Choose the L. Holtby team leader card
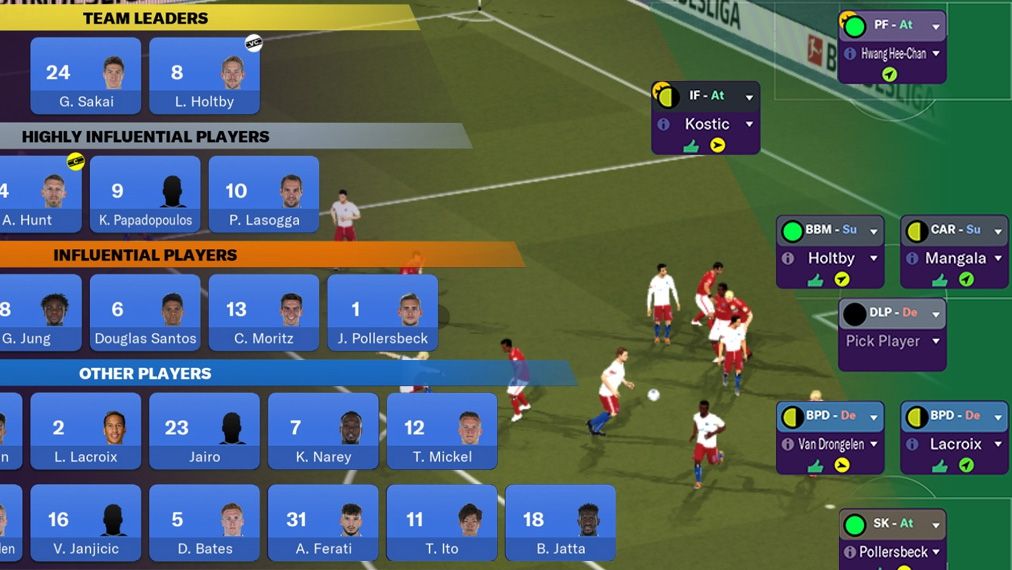This screenshot has height=570, width=1012. tap(204, 76)
